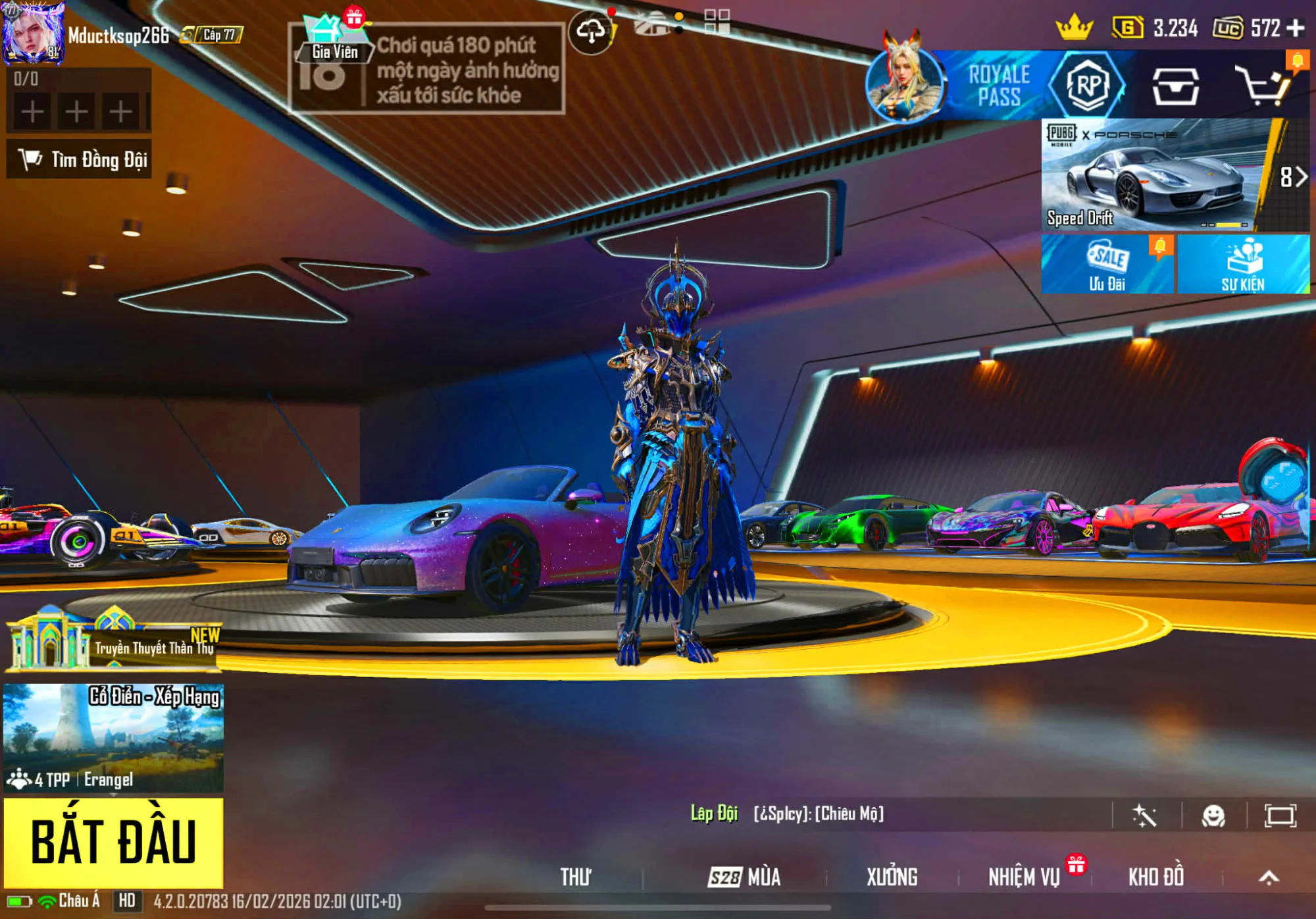Open the XƯỞNG workshop menu
Screen dimensions: 1316x919
[892, 877]
